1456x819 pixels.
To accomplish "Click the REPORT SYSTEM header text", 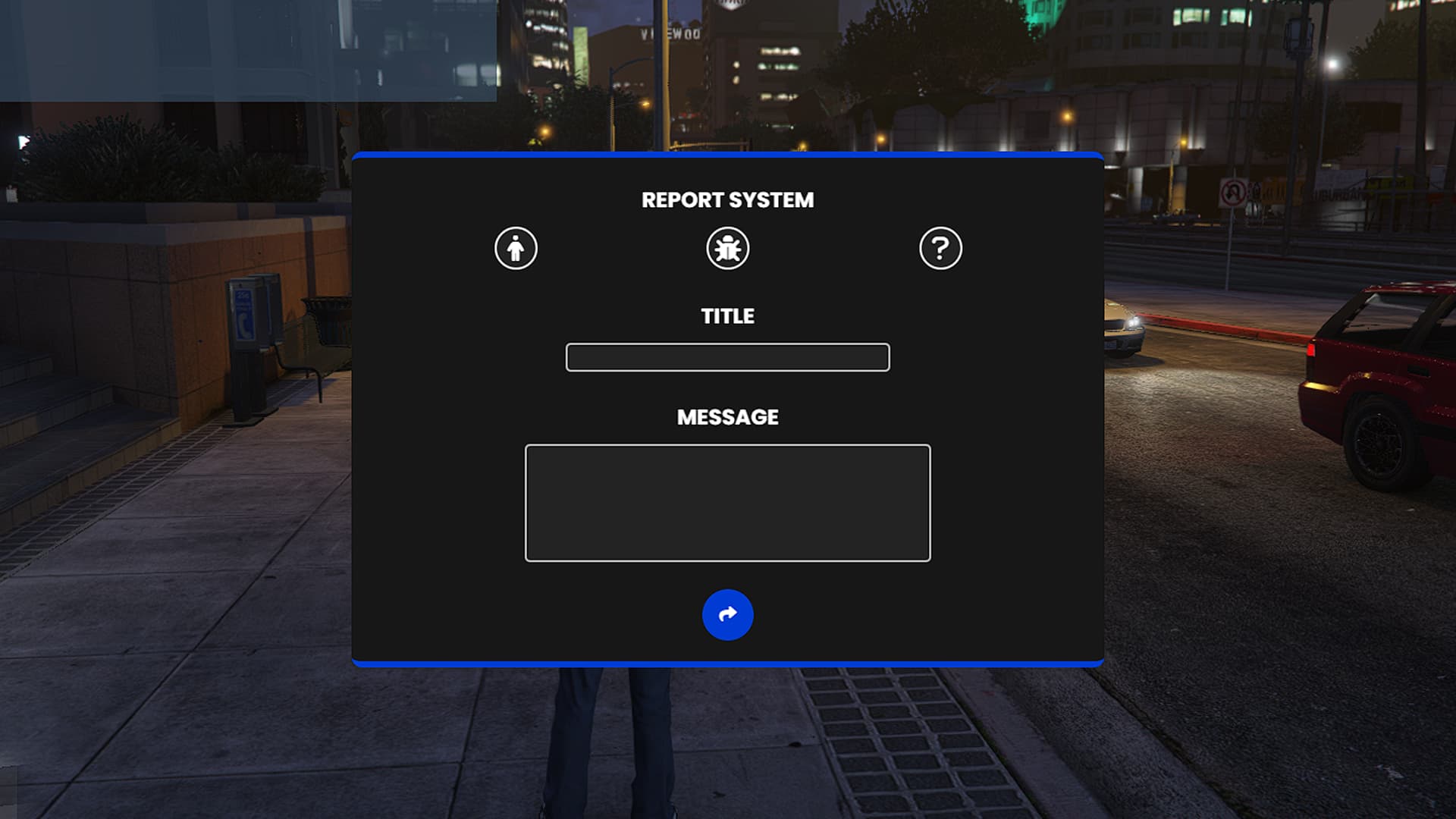I will [726, 199].
